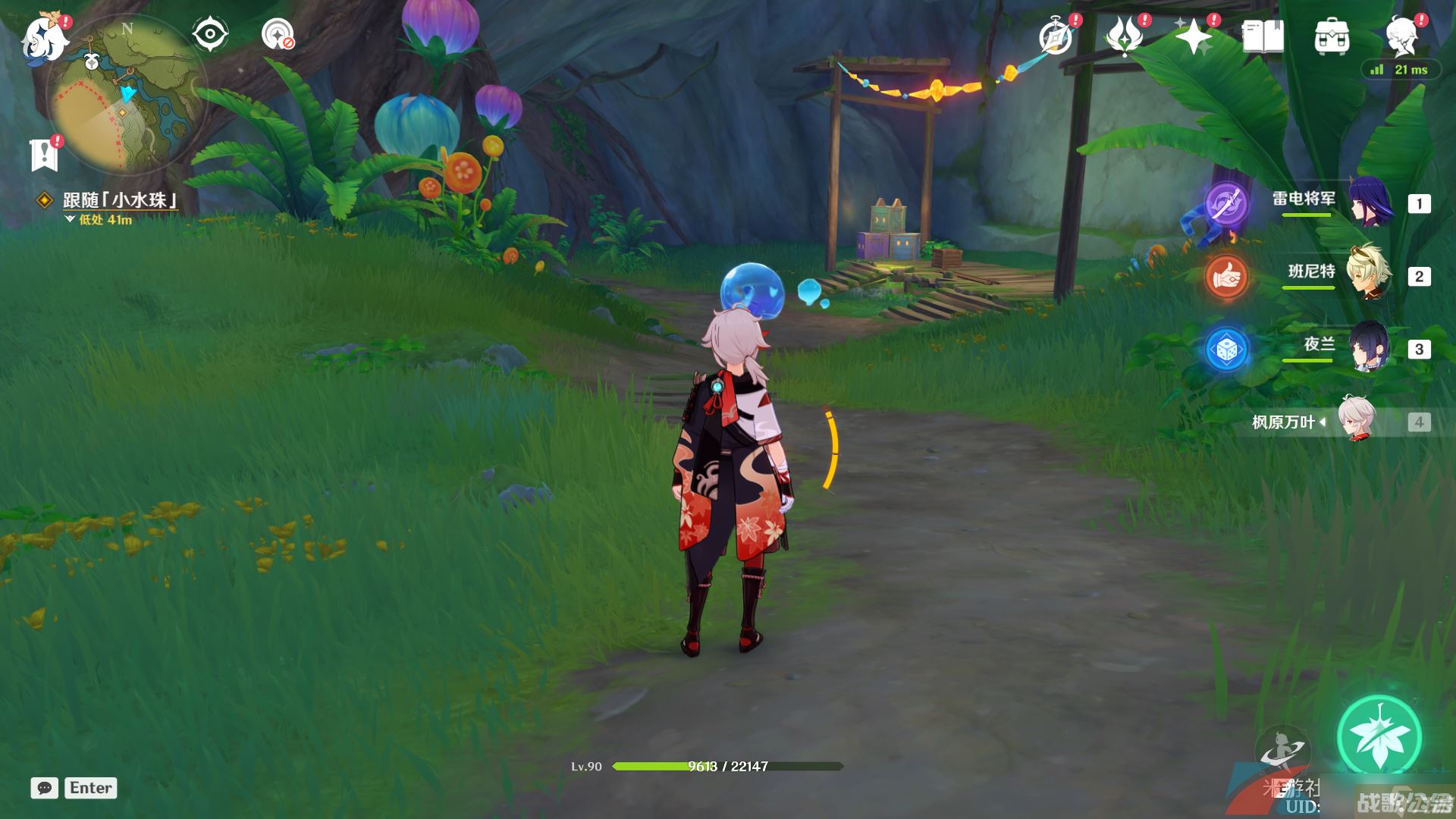1456x819 pixels.
Task: Click the target-tracking radar icon
Action: coord(278,34)
